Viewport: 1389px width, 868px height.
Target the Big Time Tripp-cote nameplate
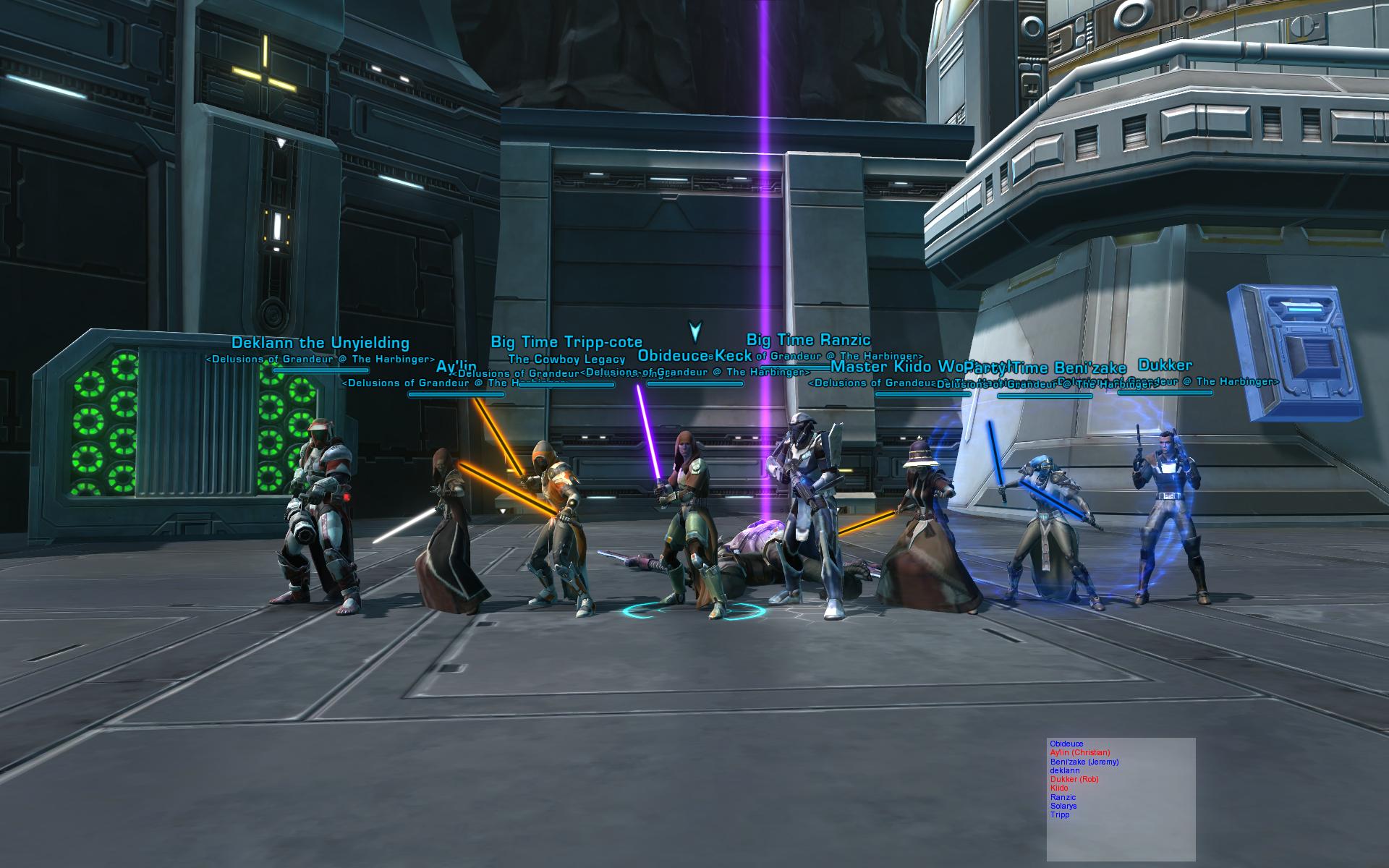[x=566, y=342]
